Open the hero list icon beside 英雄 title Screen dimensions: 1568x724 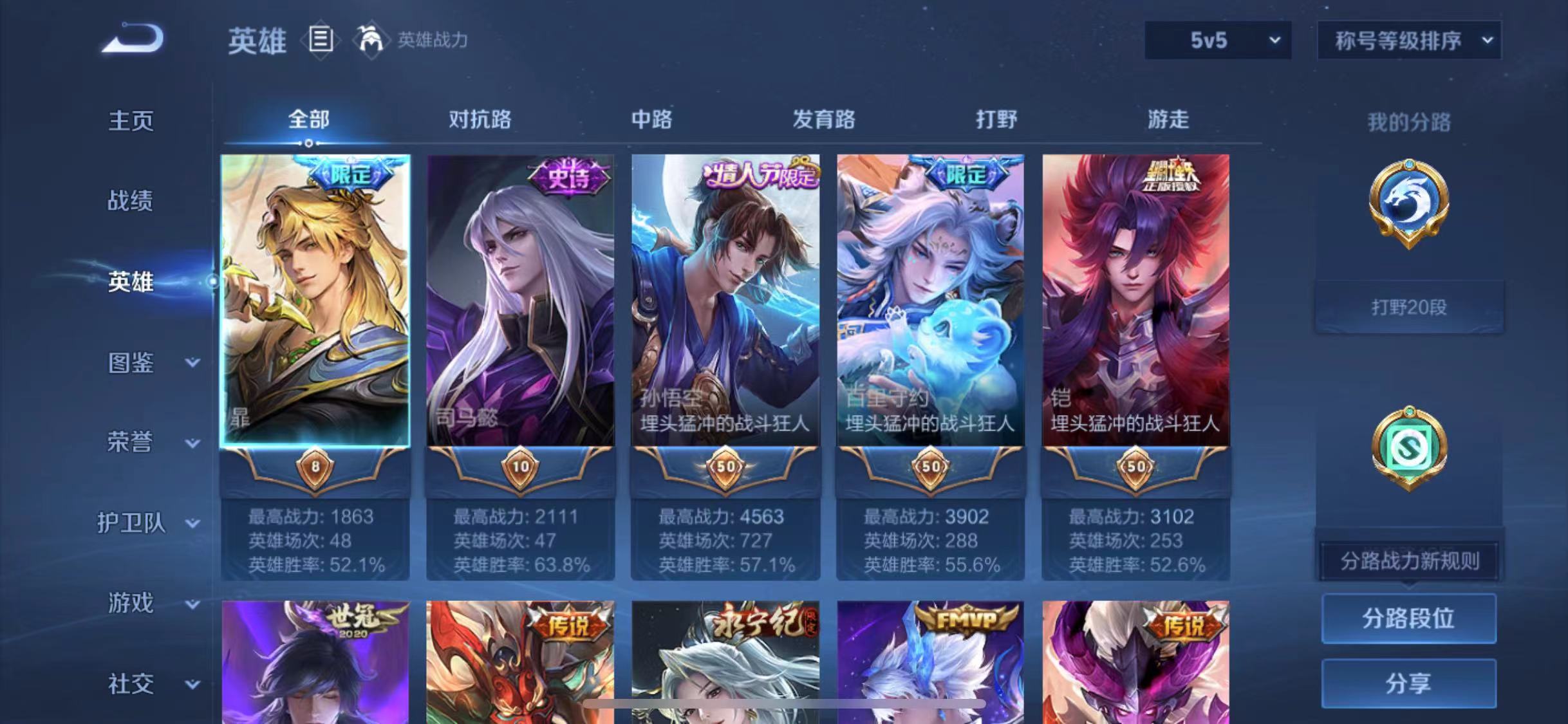(320, 40)
